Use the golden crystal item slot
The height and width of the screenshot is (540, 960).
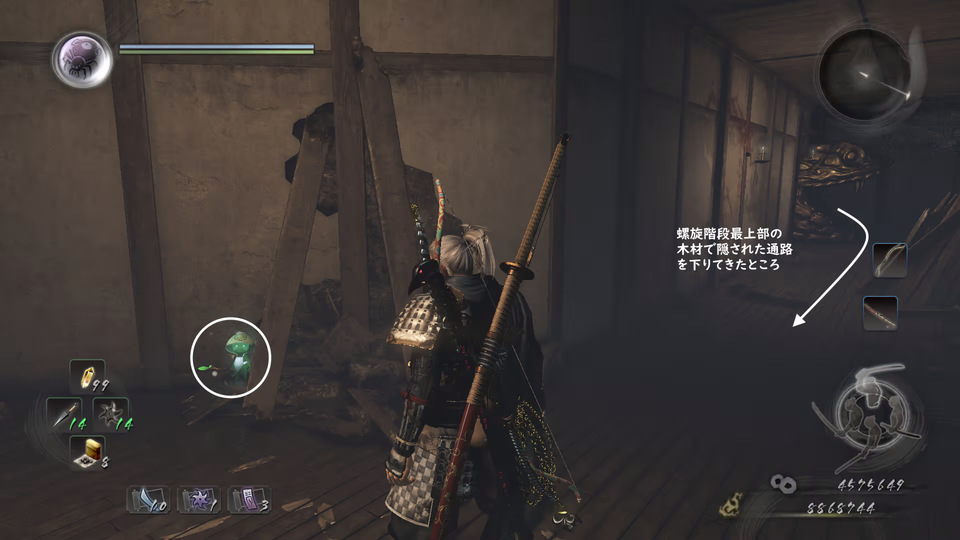point(86,376)
